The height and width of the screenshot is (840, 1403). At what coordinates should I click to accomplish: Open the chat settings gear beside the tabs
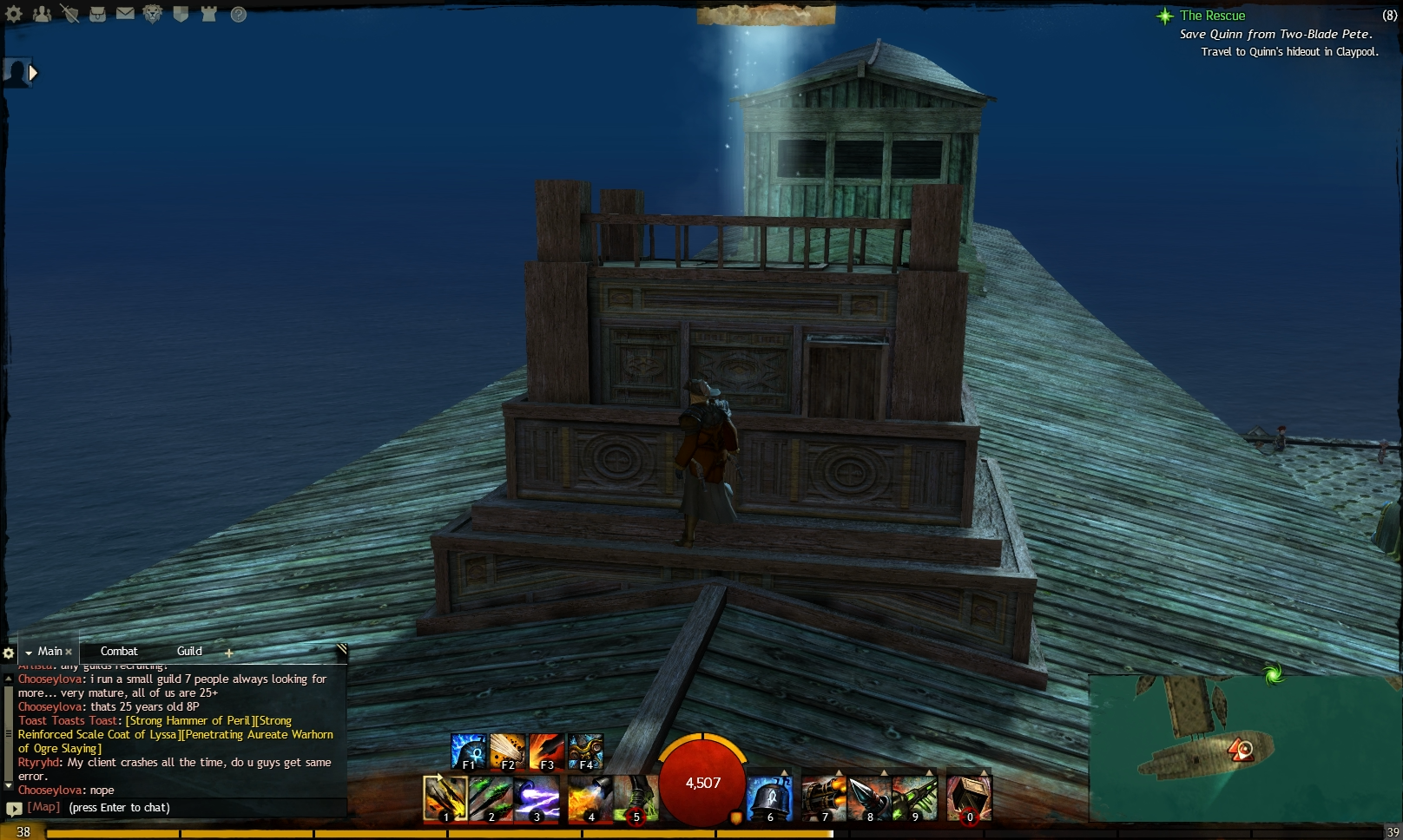(9, 652)
